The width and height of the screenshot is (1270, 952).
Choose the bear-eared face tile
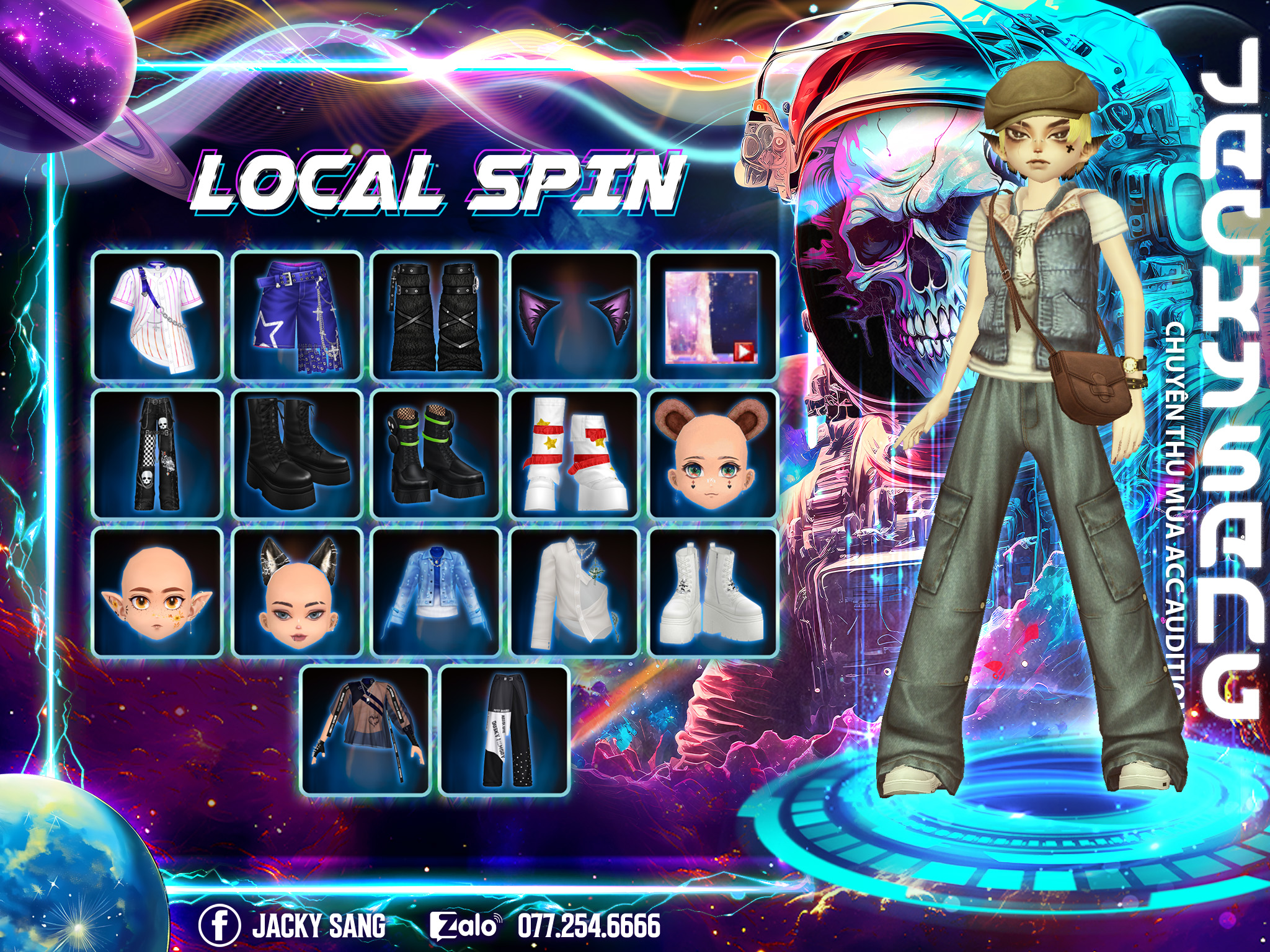(713, 454)
